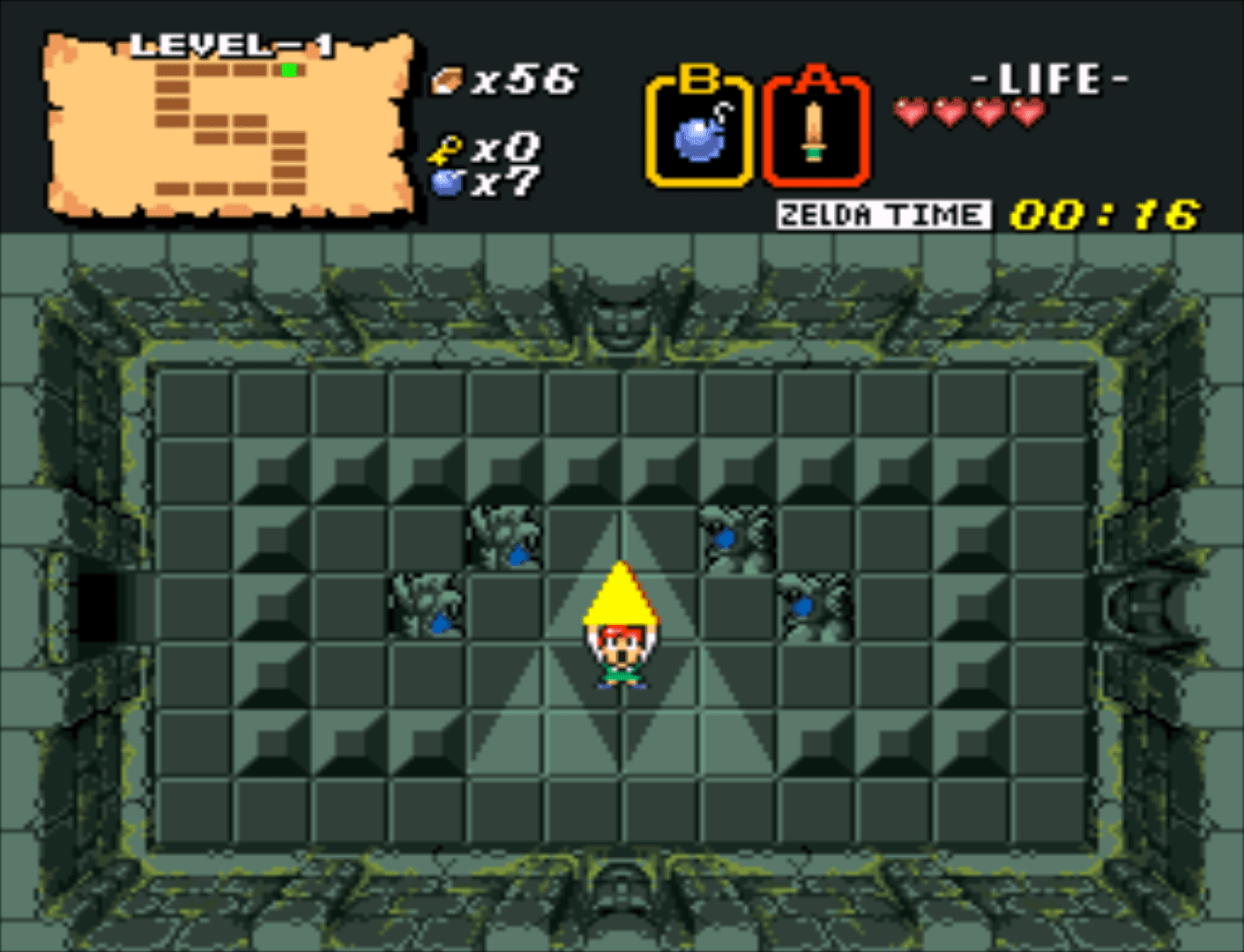The image size is (1244, 952).
Task: Select the sword icon in the A slot
Action: tap(816, 130)
